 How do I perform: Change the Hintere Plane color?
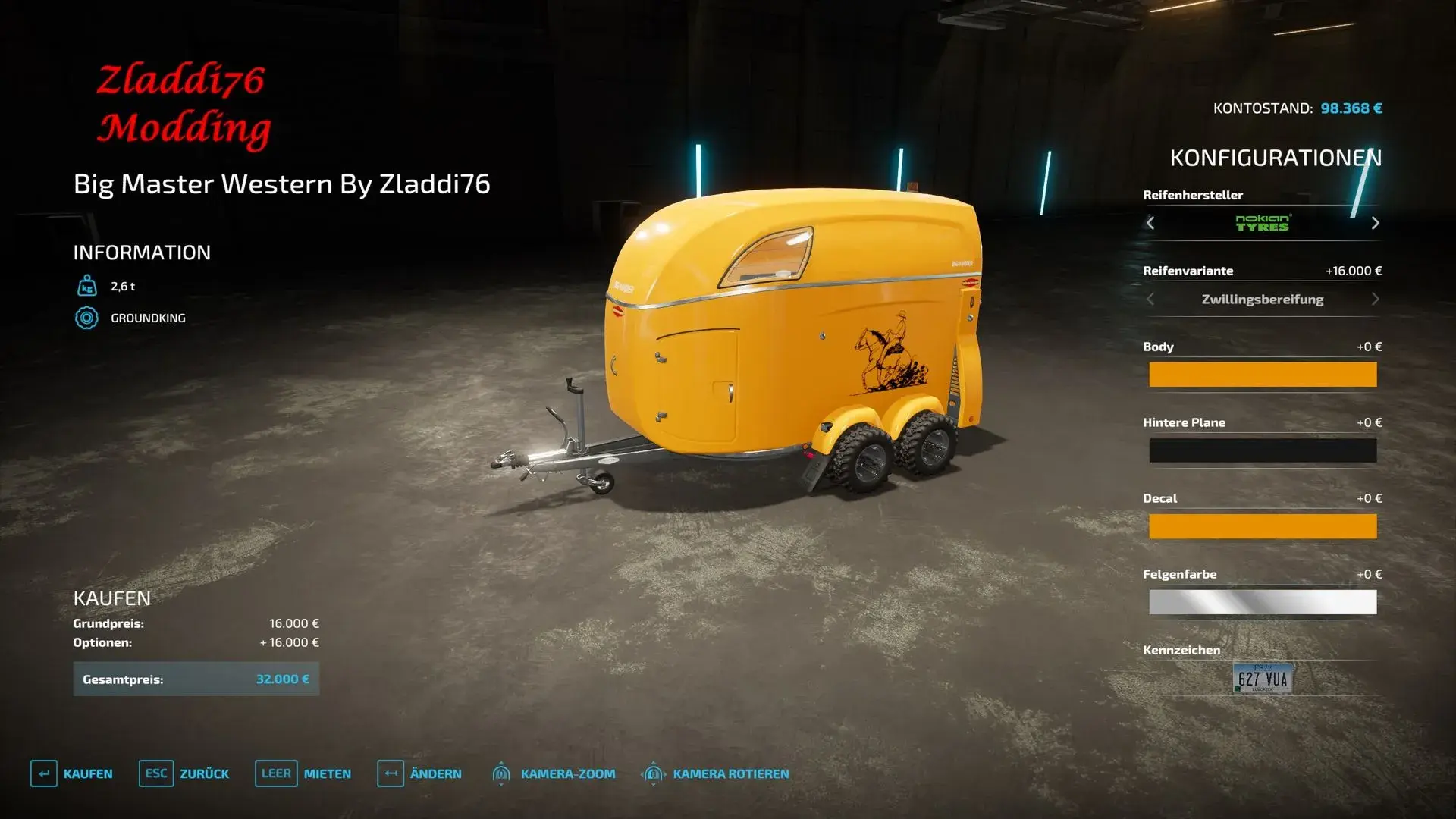(1262, 450)
